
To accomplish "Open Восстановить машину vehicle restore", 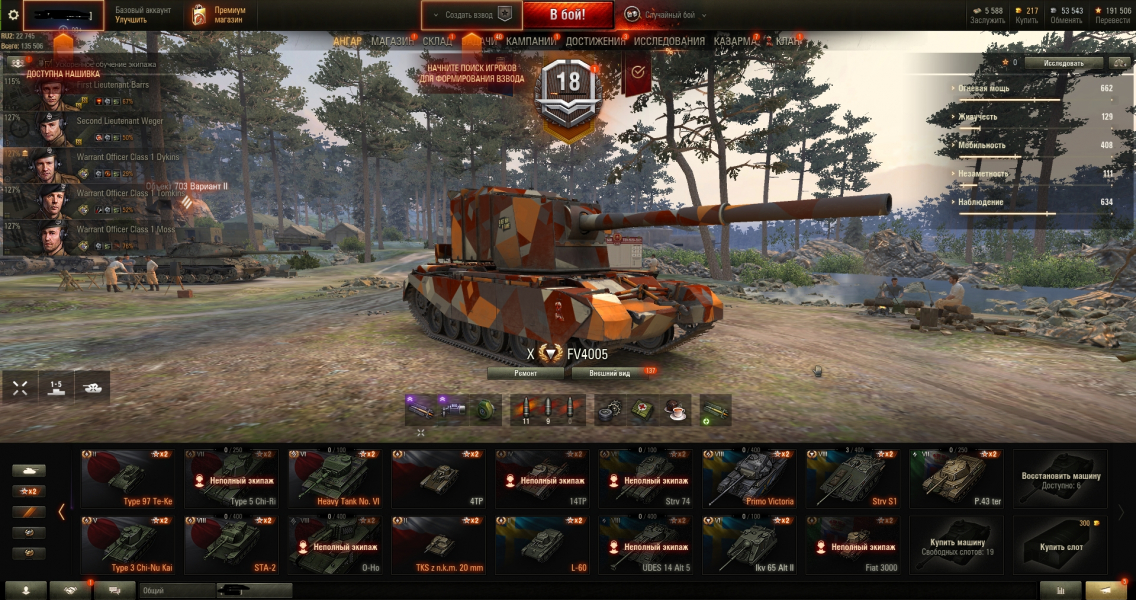I will [x=1060, y=478].
